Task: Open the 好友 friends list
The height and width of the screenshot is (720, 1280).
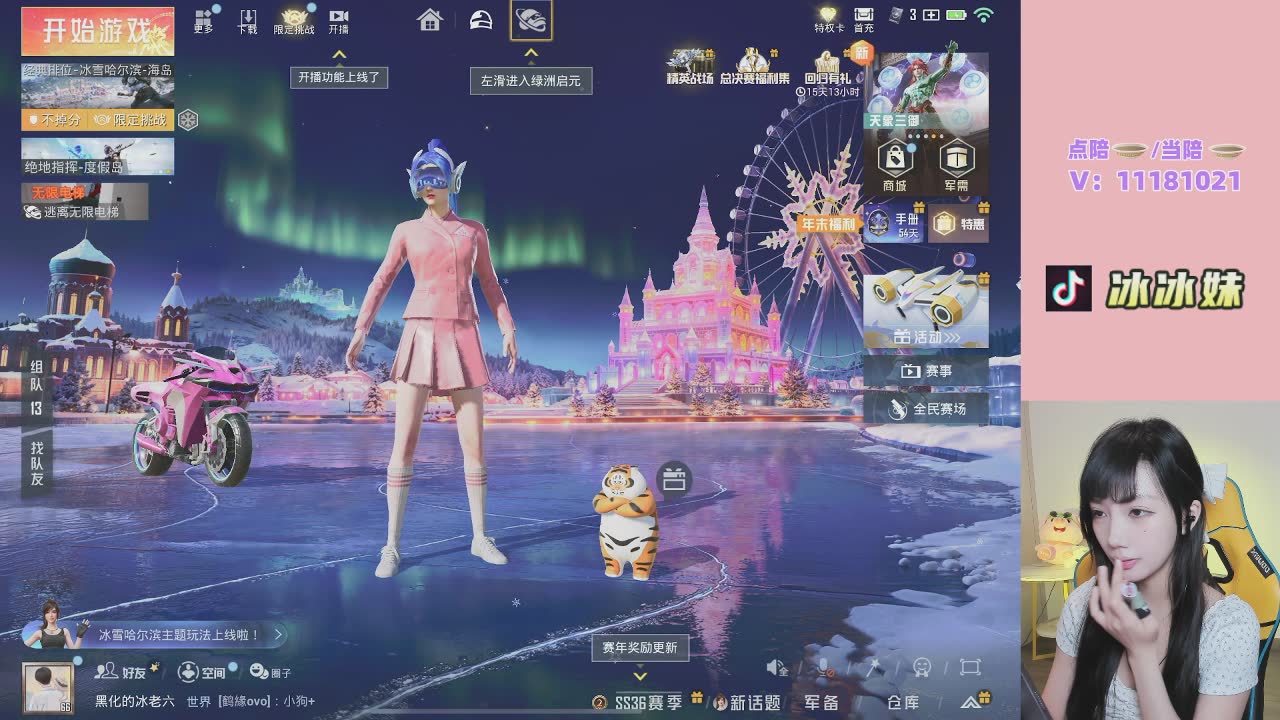Action: click(x=122, y=672)
